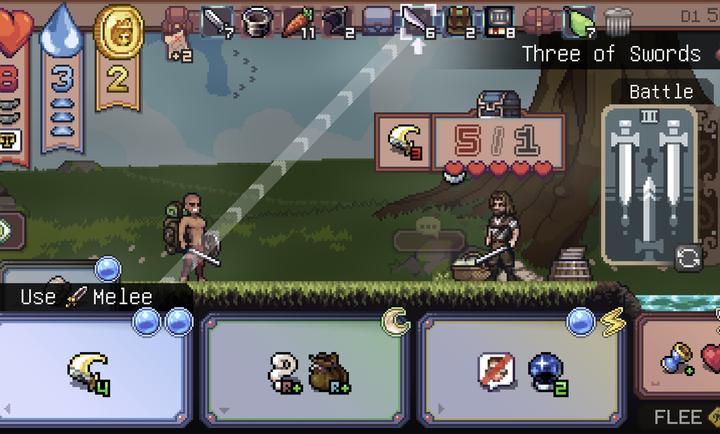Choose the iron bucket inventory slot
The width and height of the screenshot is (720, 434).
point(259,21)
